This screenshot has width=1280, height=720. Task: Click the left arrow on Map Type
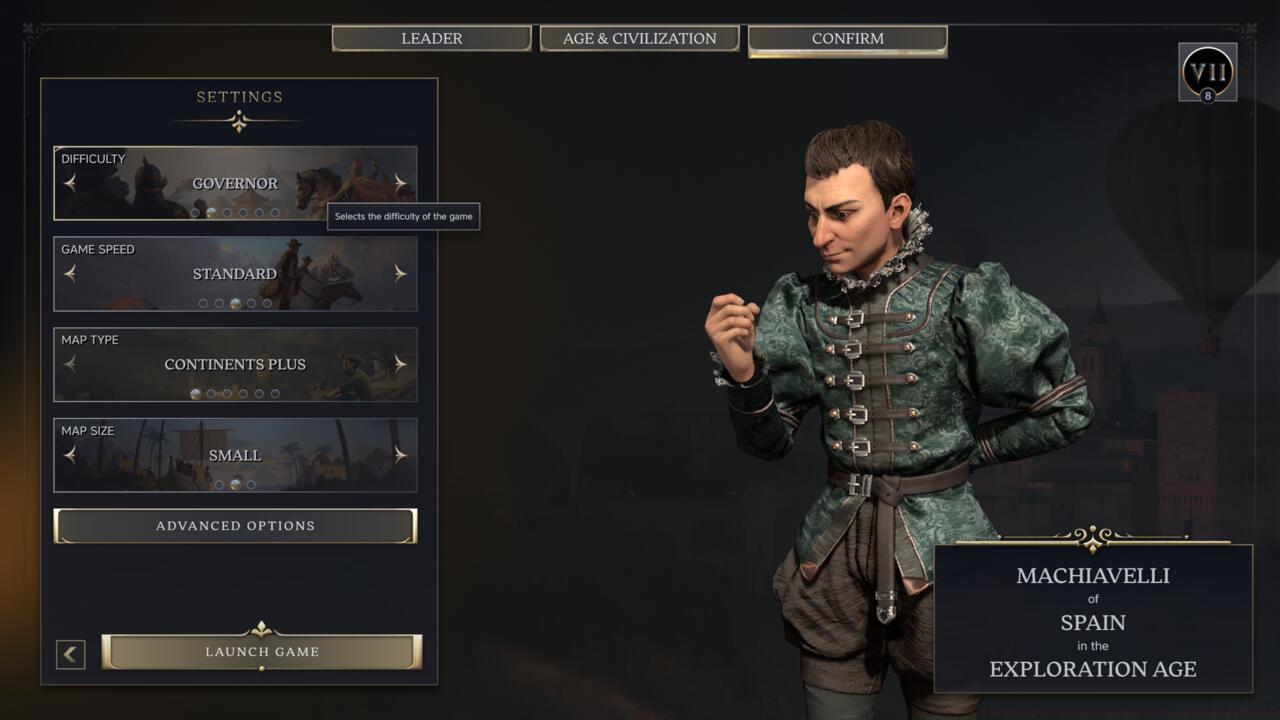tap(70, 364)
